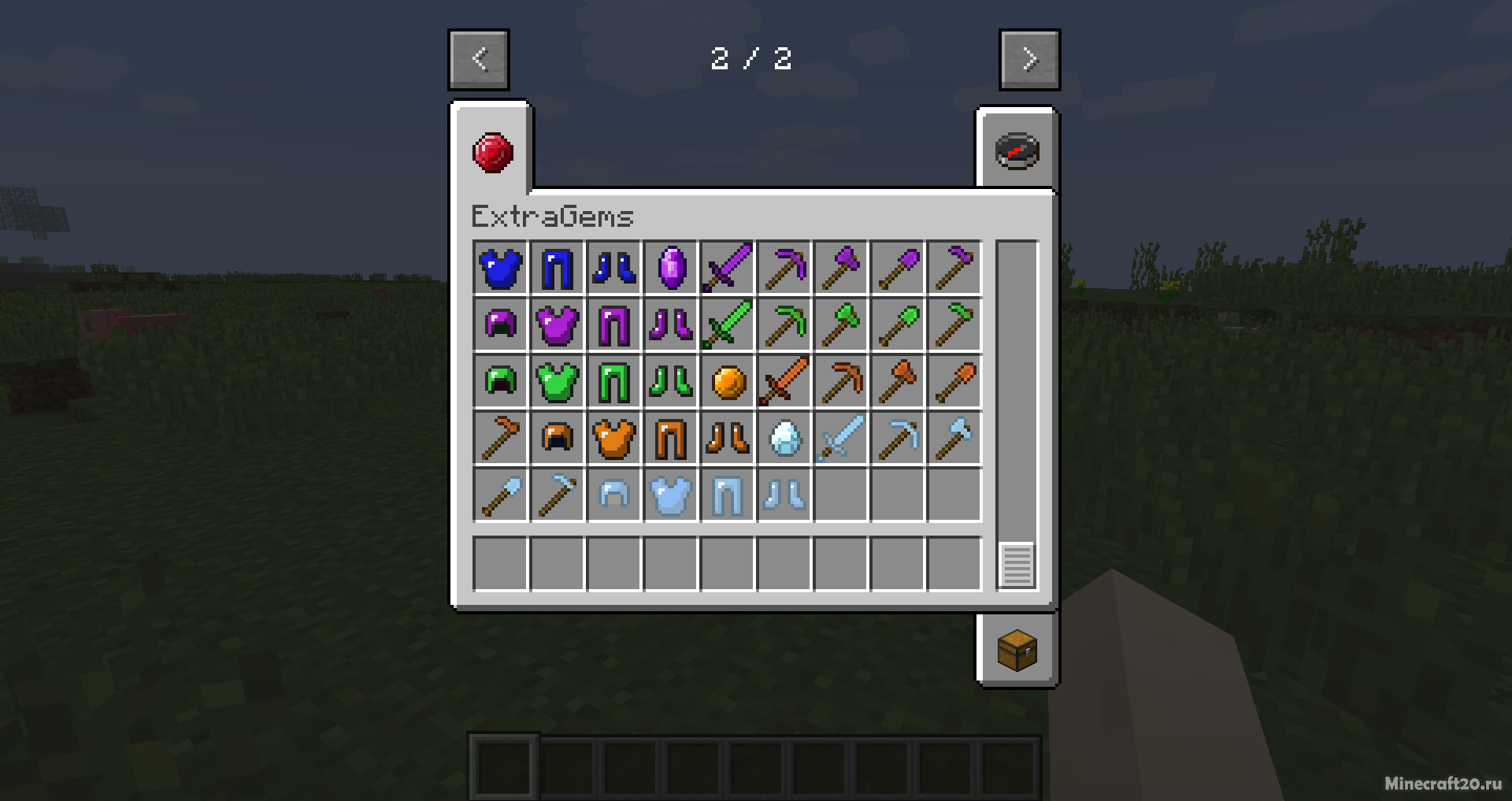Pick the light blue boots

click(784, 495)
